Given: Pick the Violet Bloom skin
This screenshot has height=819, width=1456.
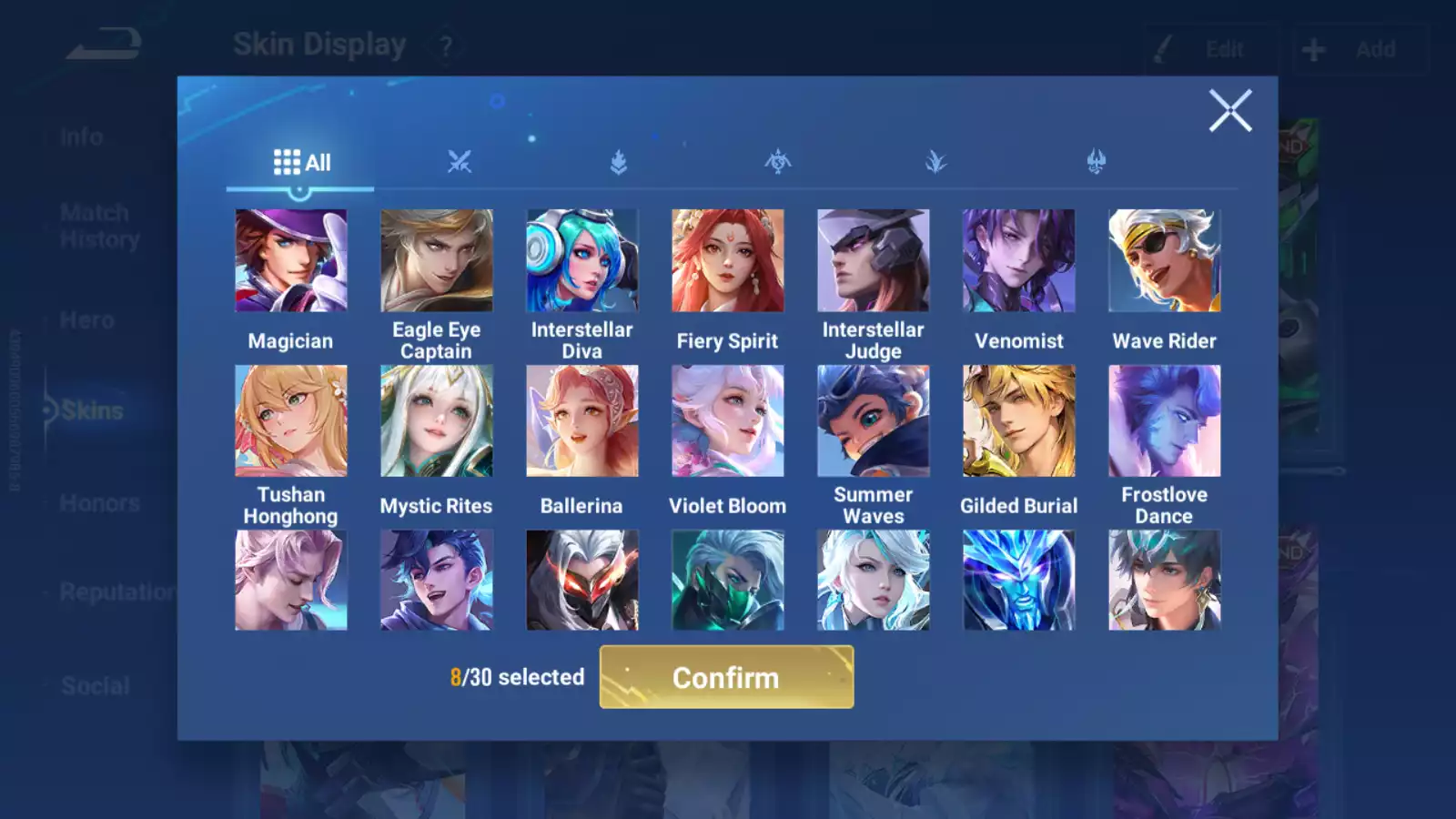Looking at the screenshot, I should coord(728,421).
